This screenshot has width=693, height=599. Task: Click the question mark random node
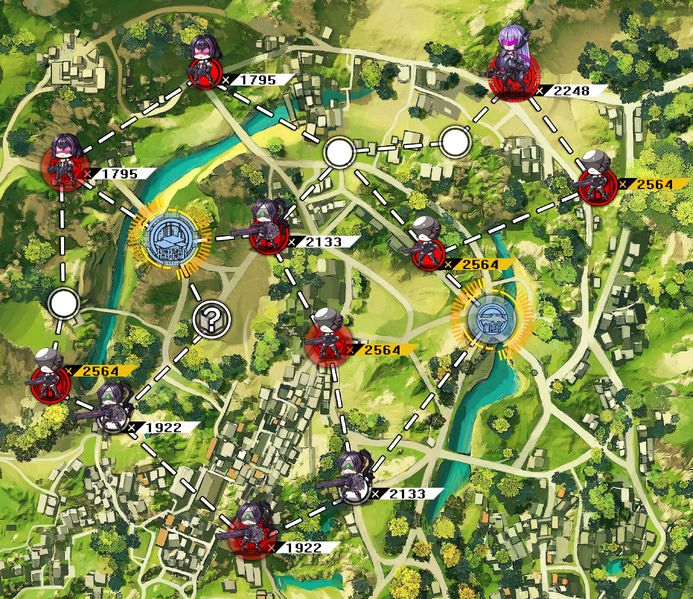(212, 318)
